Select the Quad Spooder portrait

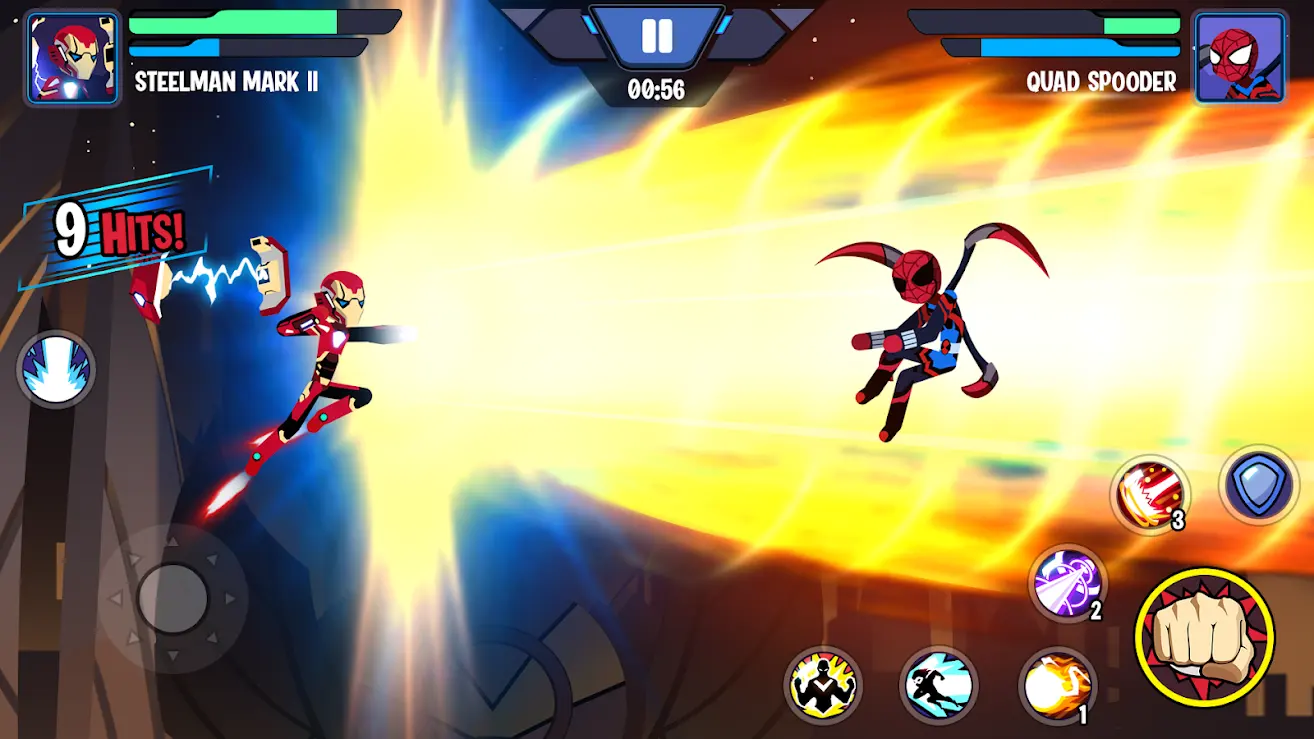click(x=1240, y=57)
